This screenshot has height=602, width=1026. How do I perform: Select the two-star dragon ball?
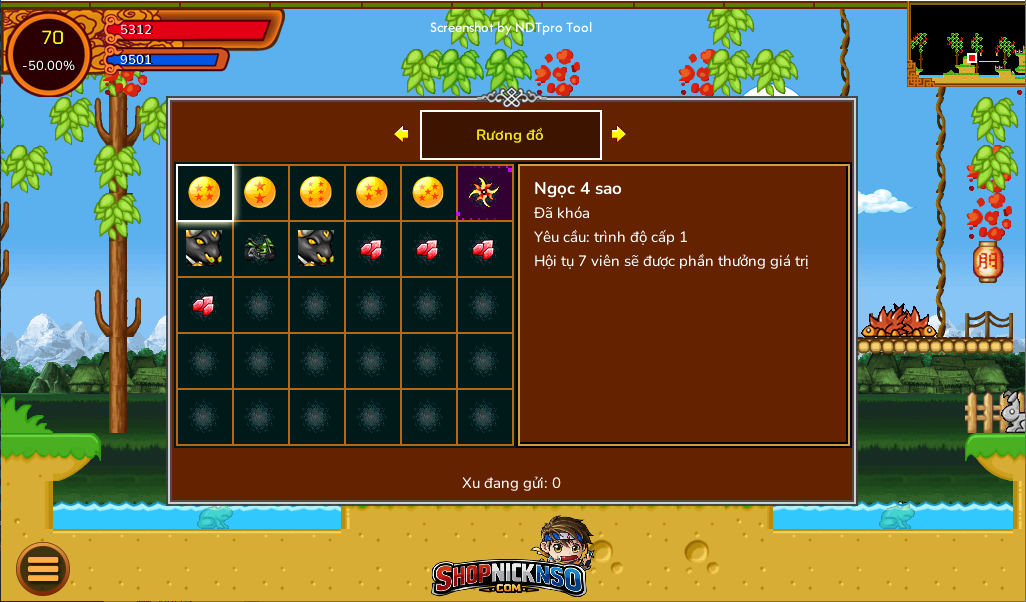coord(260,192)
